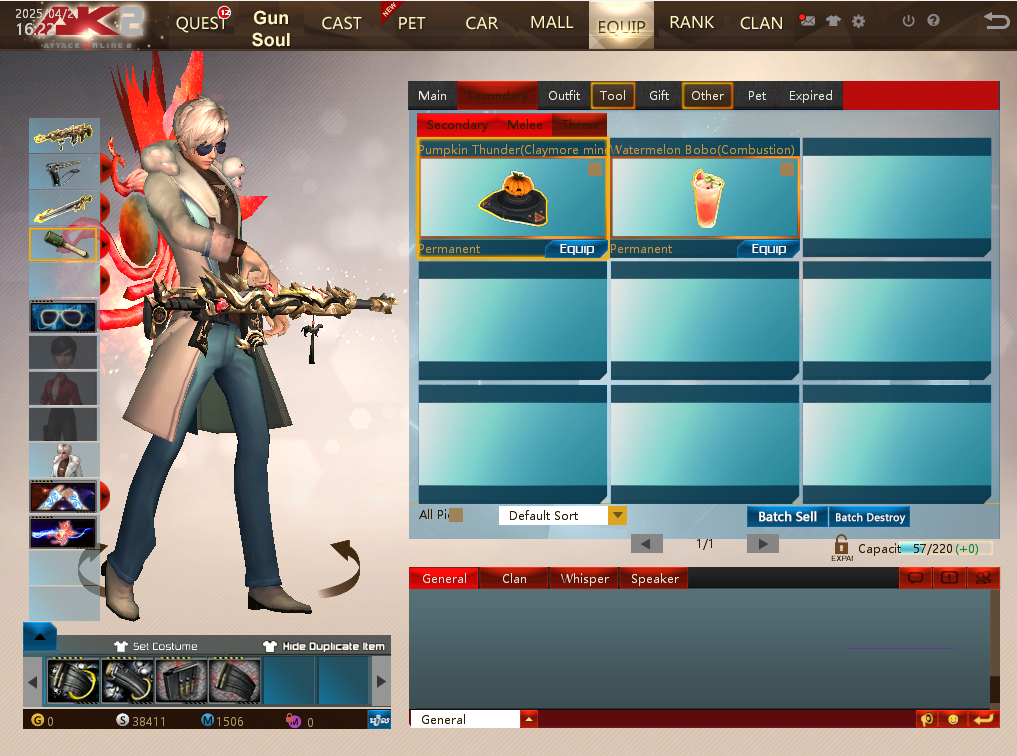
Task: Switch to the Melee sub-tab
Action: pyautogui.click(x=524, y=125)
